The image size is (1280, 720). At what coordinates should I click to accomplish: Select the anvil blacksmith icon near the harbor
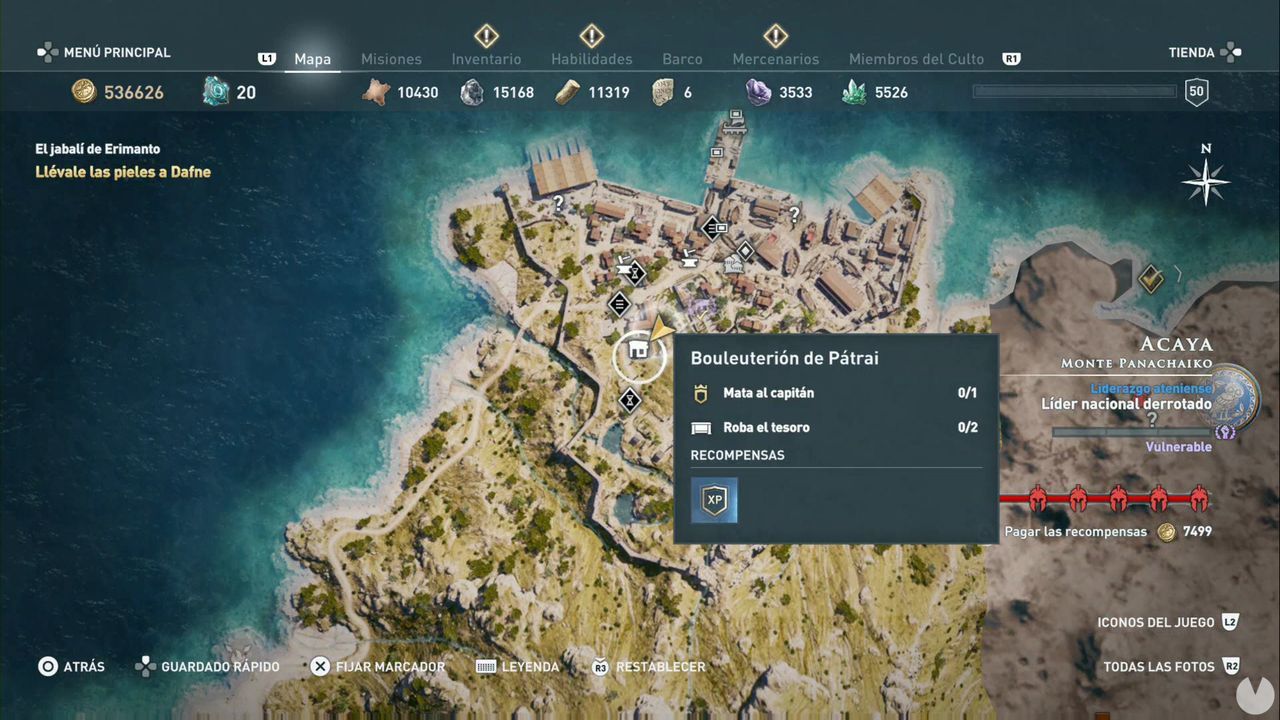point(690,262)
